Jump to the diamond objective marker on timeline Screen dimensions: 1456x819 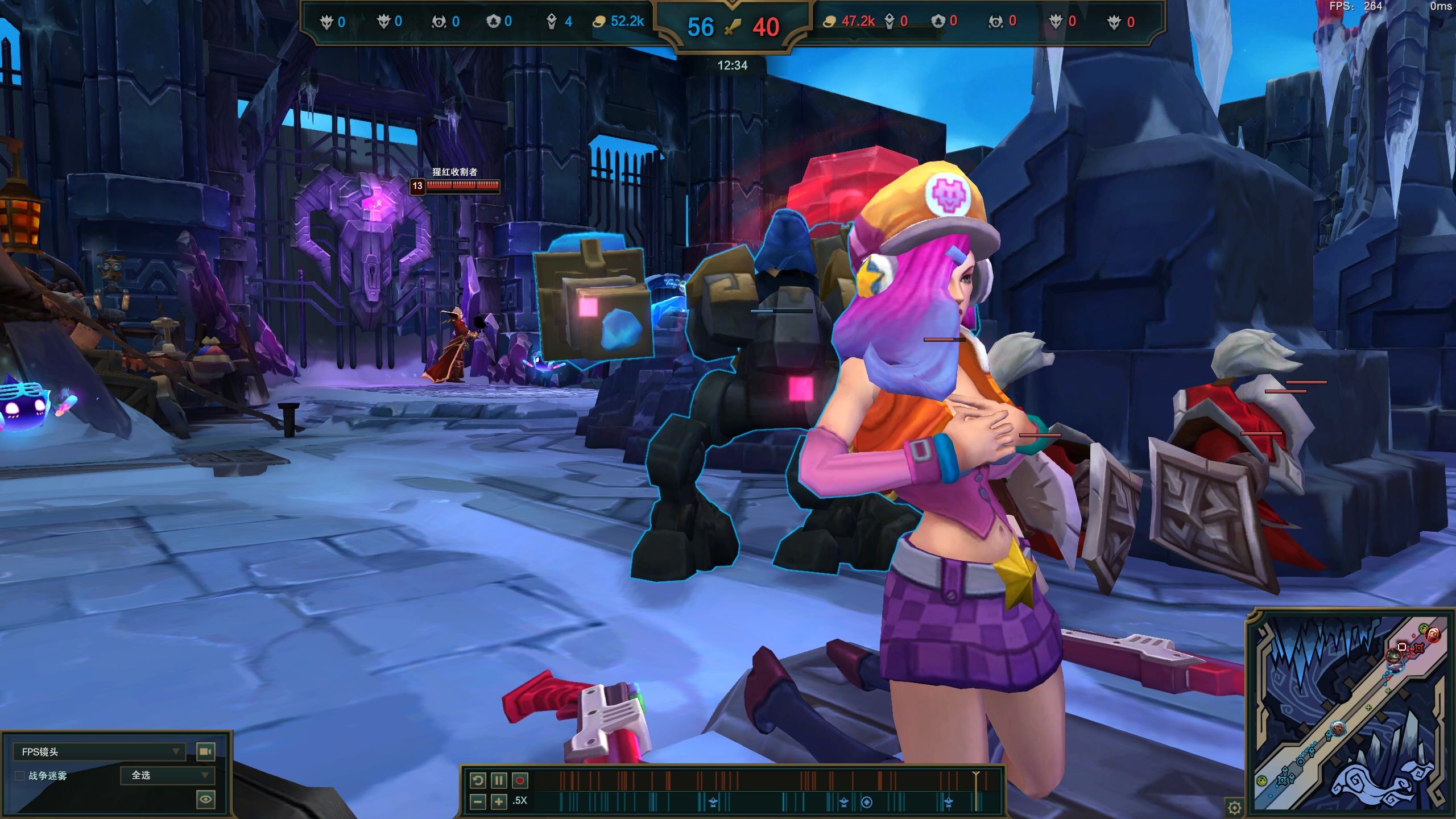click(x=867, y=802)
